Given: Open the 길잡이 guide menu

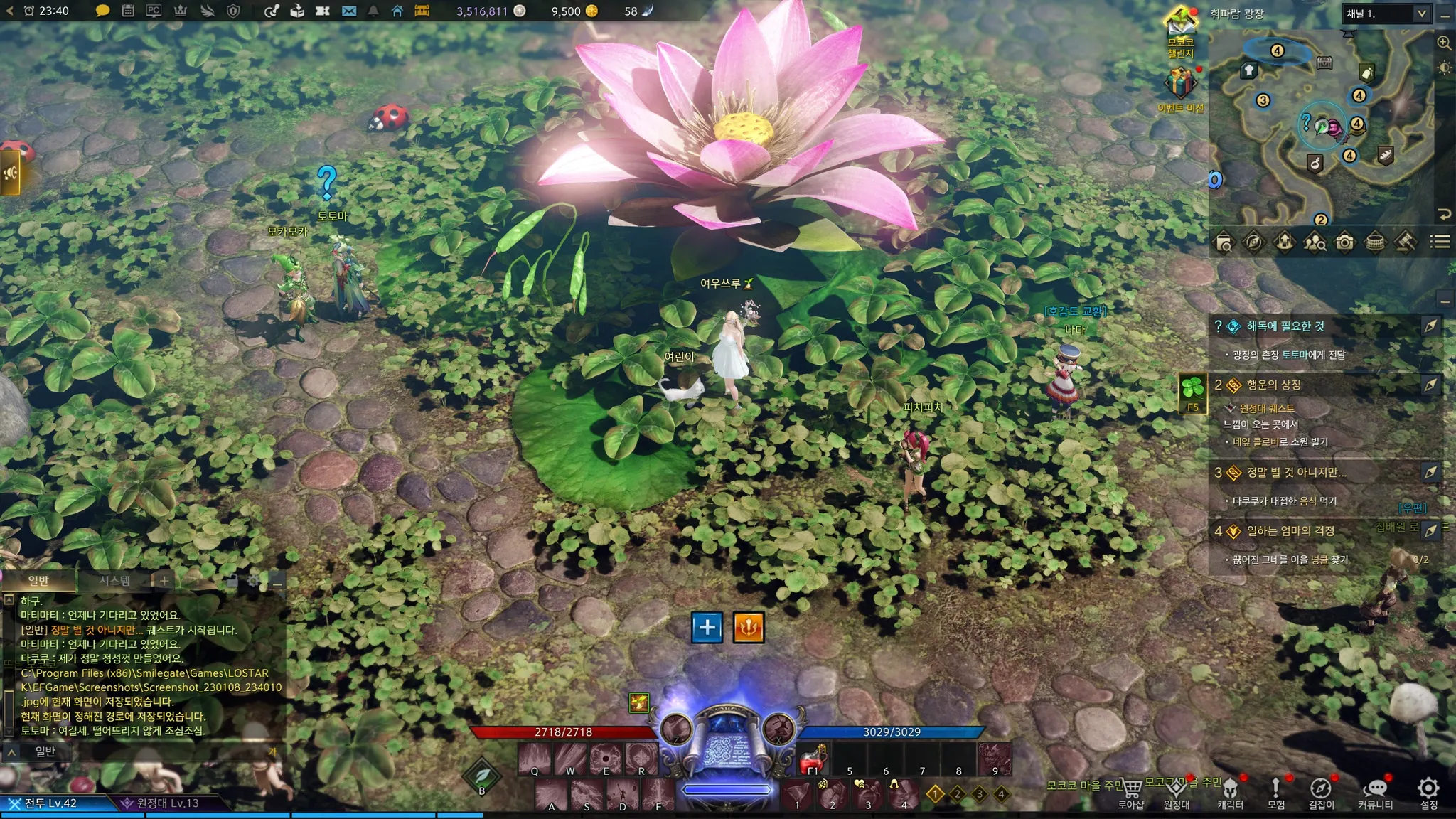Looking at the screenshot, I should coord(1321,792).
